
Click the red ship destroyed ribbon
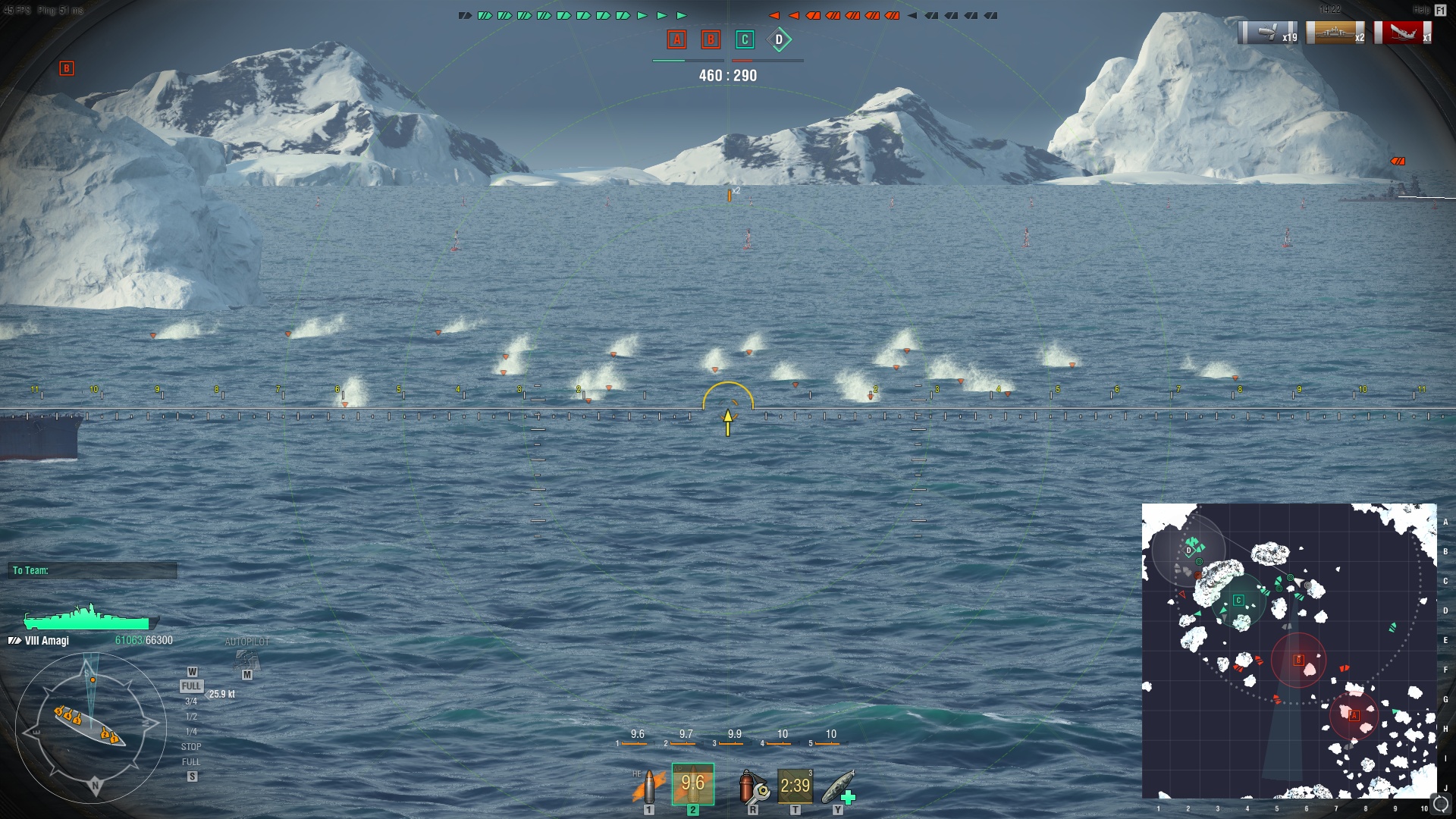[1402, 33]
